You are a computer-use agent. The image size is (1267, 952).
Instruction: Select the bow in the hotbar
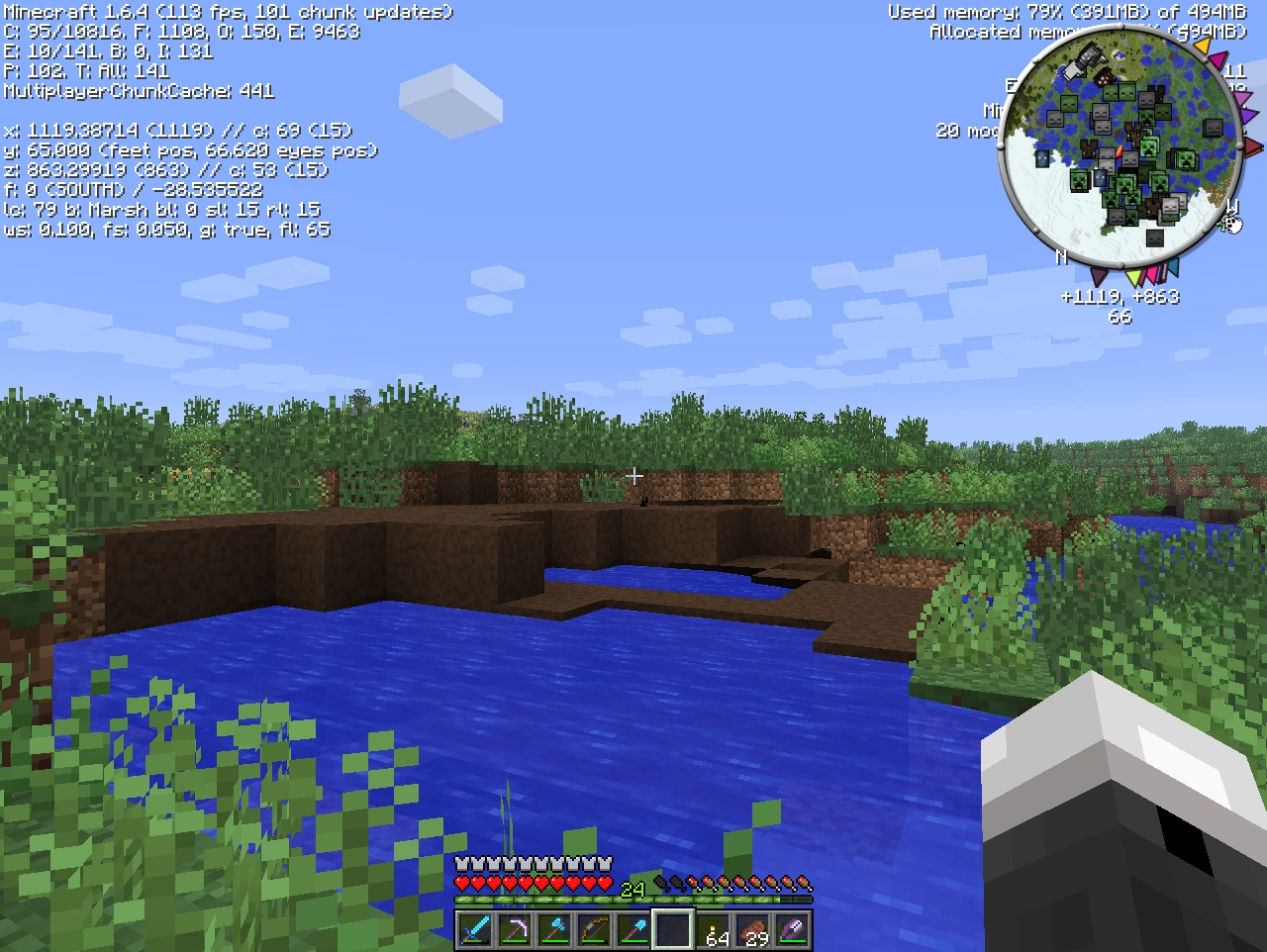click(x=592, y=927)
